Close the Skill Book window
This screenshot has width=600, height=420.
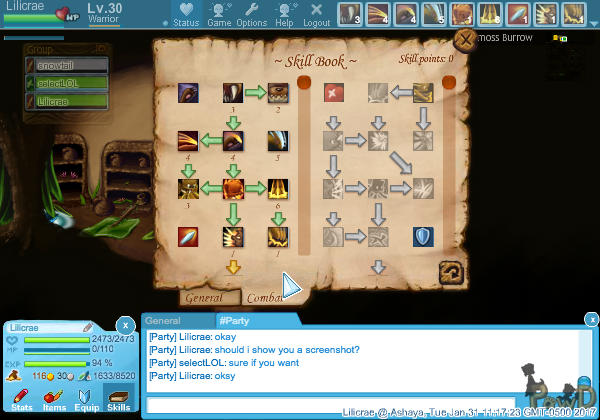tap(465, 40)
